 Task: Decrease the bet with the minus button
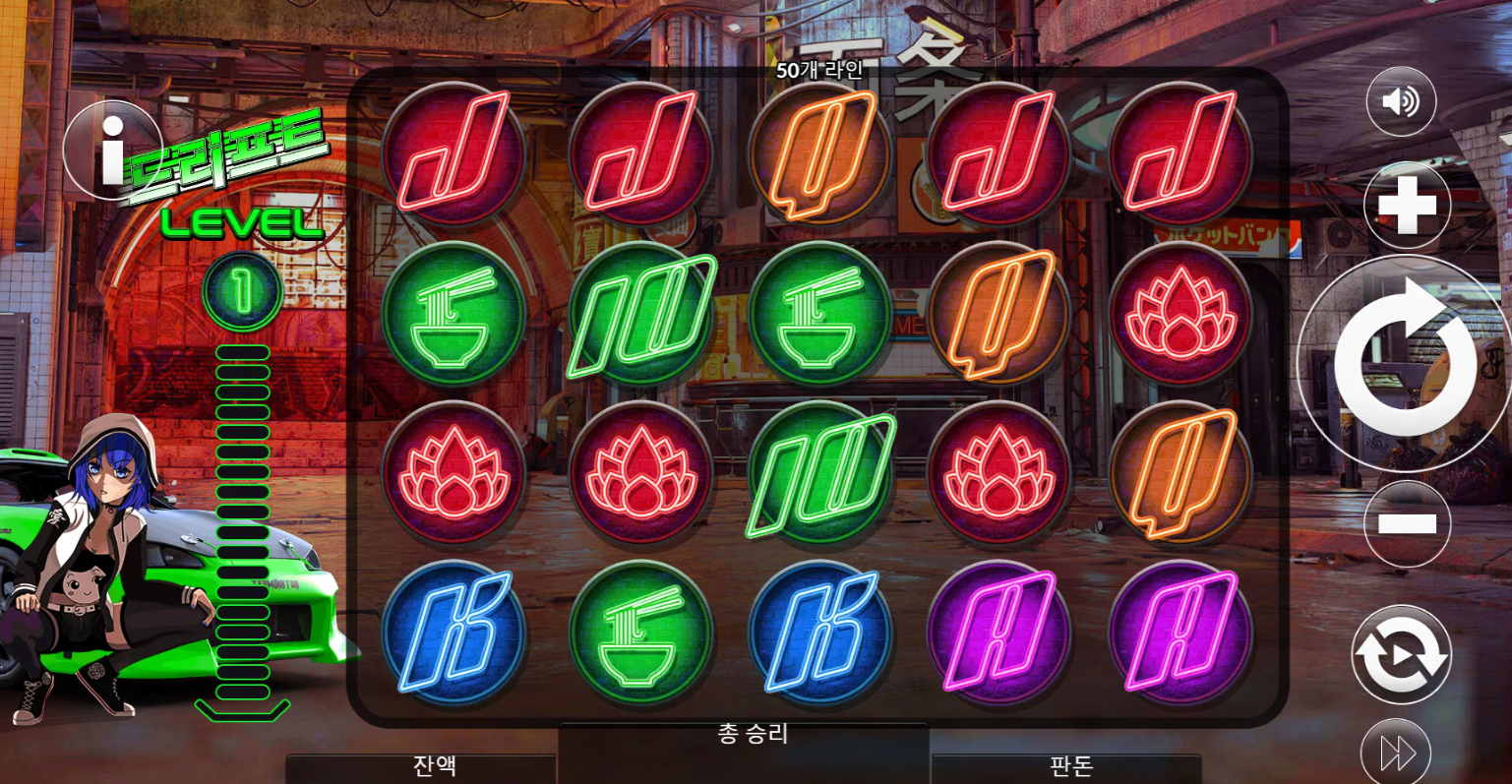[1407, 523]
